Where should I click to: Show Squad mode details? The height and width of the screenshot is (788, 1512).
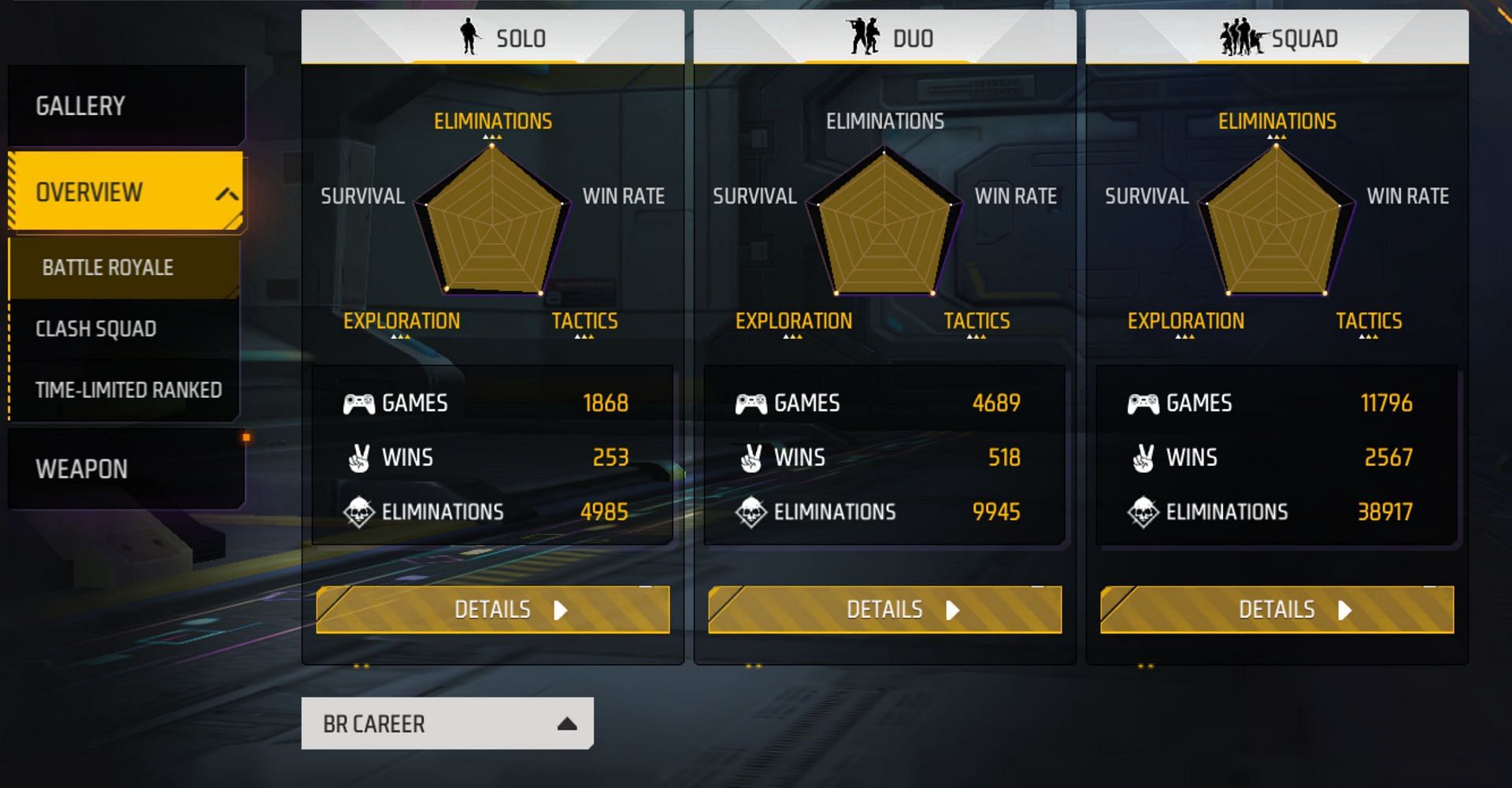coord(1277,610)
